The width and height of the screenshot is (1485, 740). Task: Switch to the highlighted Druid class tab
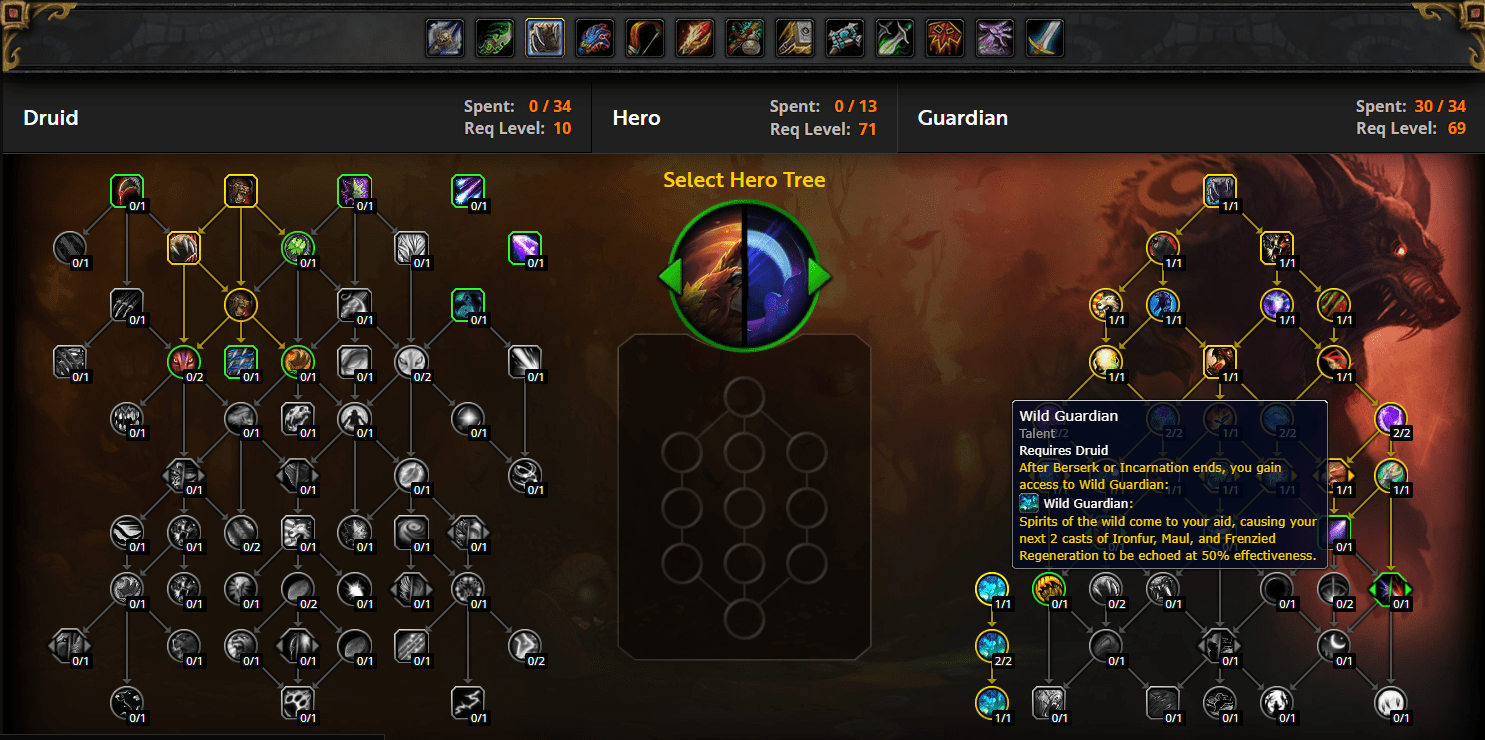click(x=544, y=38)
